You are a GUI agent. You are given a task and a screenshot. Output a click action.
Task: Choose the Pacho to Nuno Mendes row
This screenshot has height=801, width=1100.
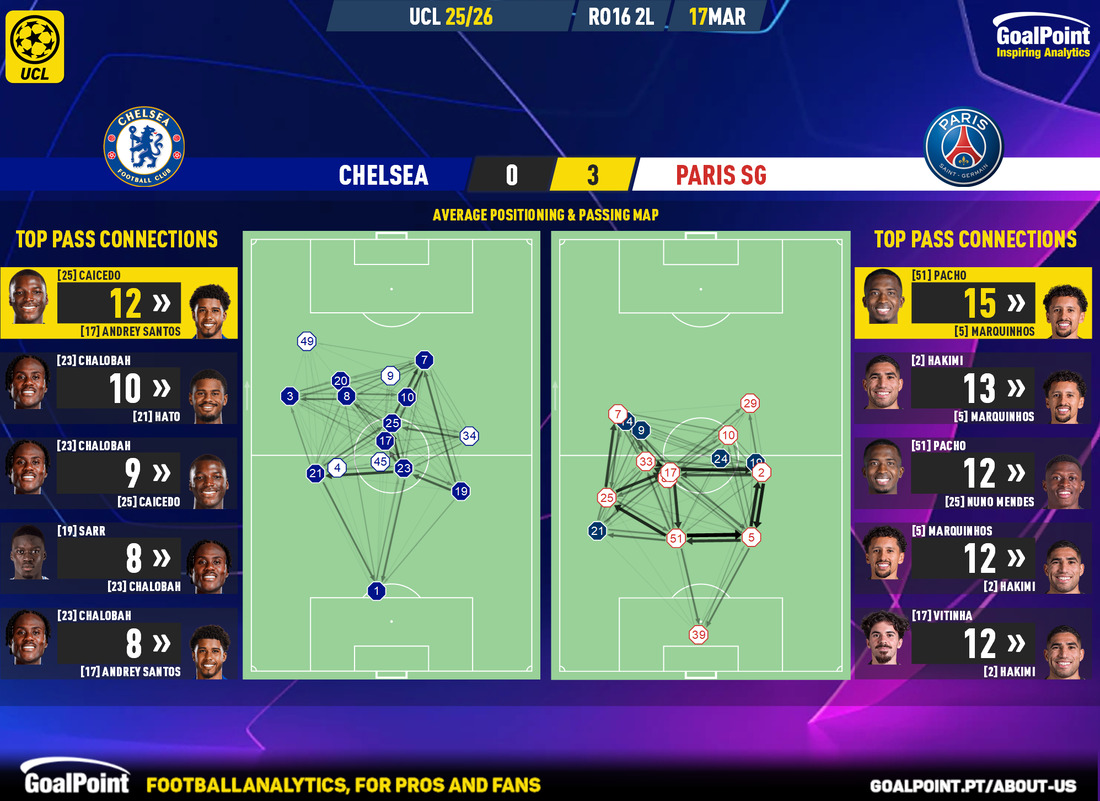[974, 473]
